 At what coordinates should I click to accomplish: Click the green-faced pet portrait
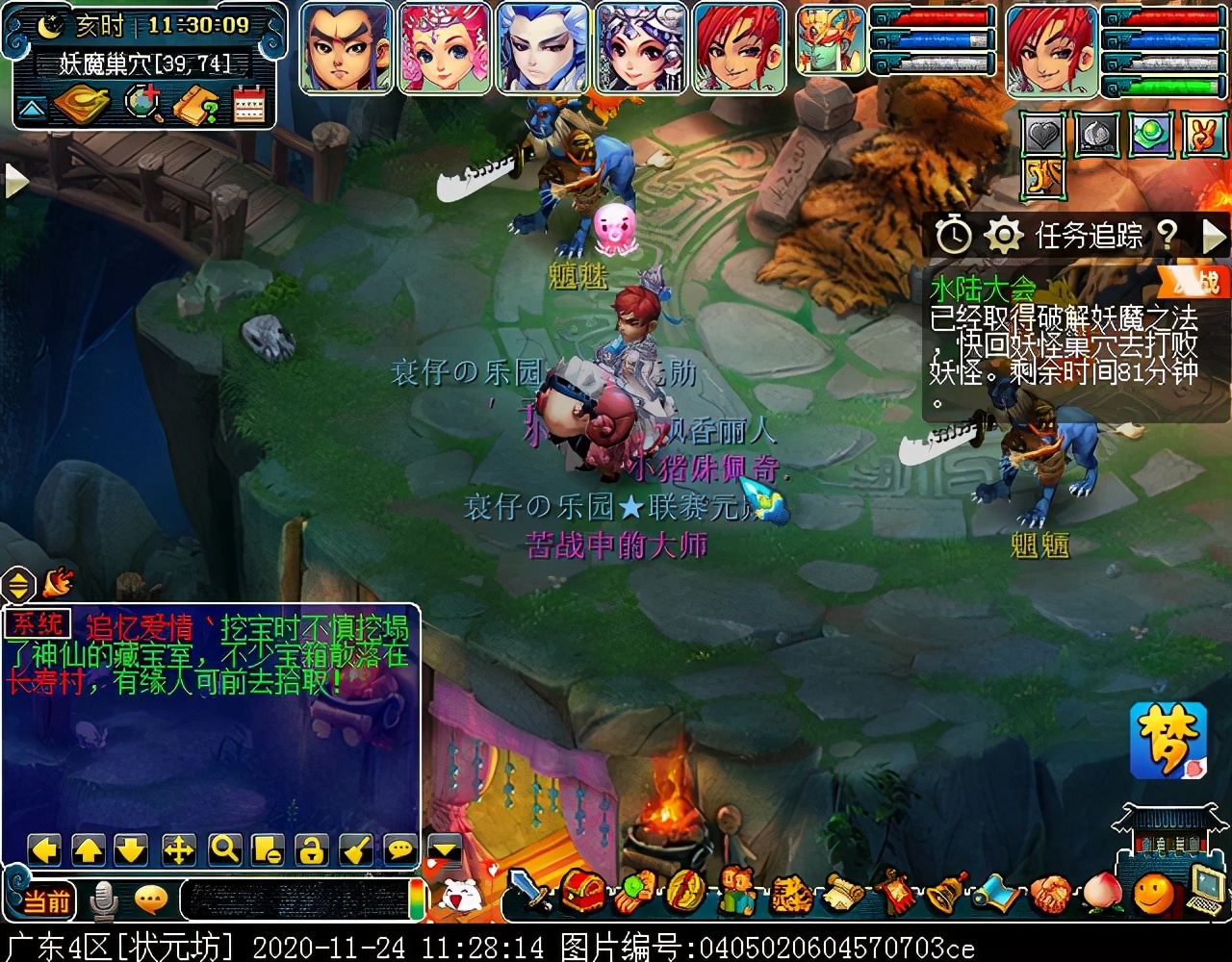pos(832,40)
